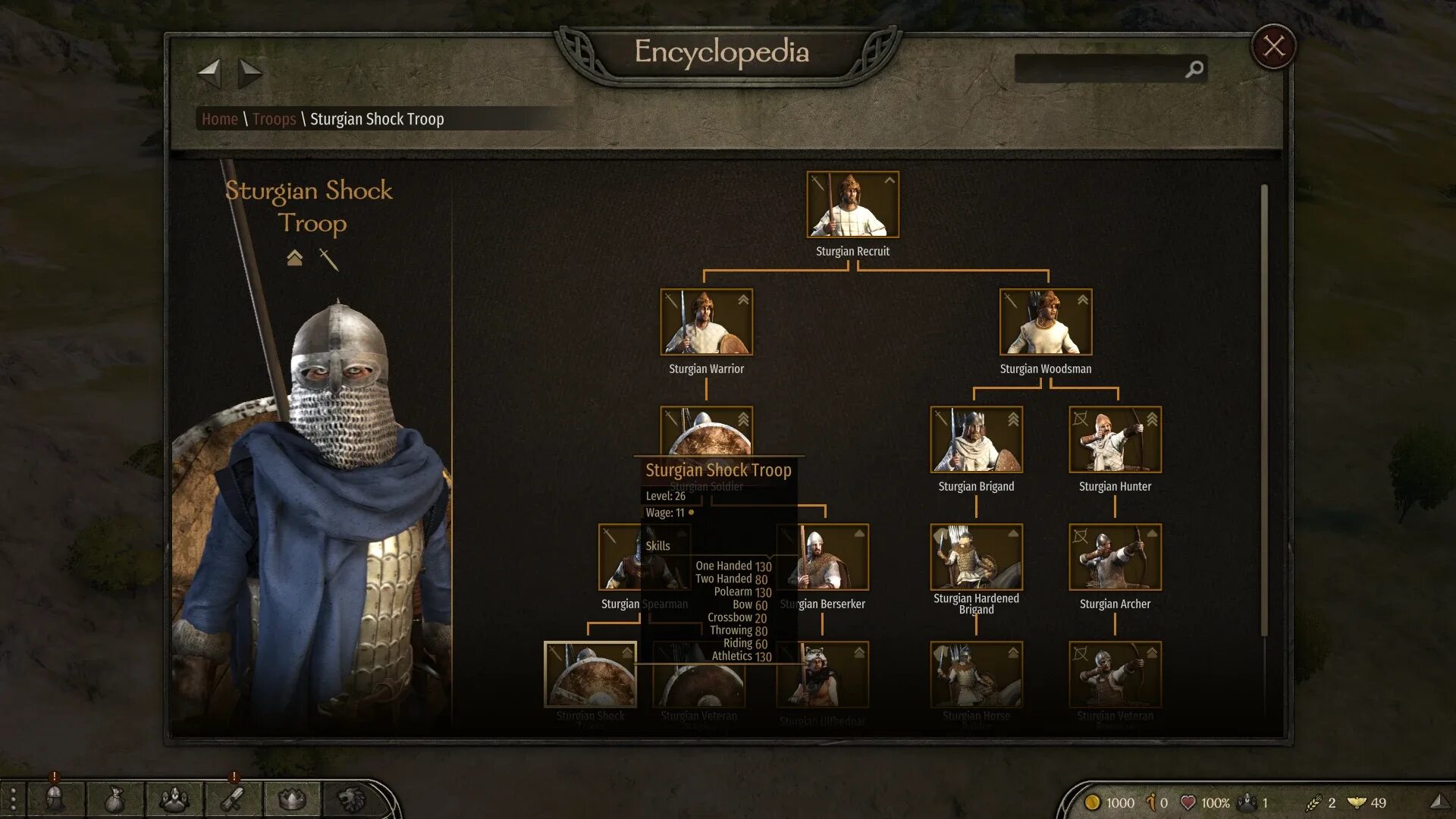Open the three-dot options menu
The height and width of the screenshot is (819, 1456).
click(13, 800)
